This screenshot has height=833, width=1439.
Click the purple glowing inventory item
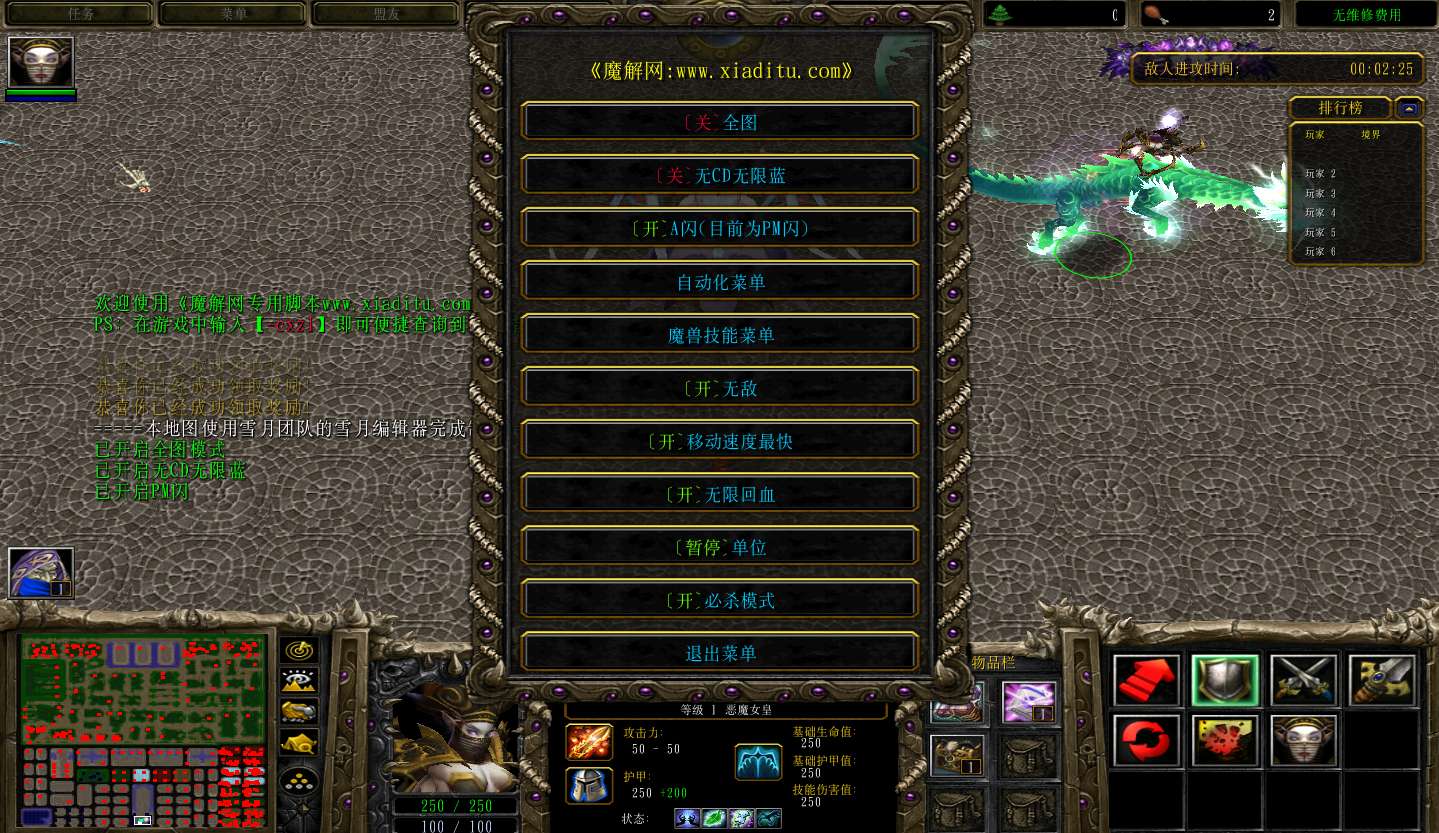click(x=1029, y=702)
